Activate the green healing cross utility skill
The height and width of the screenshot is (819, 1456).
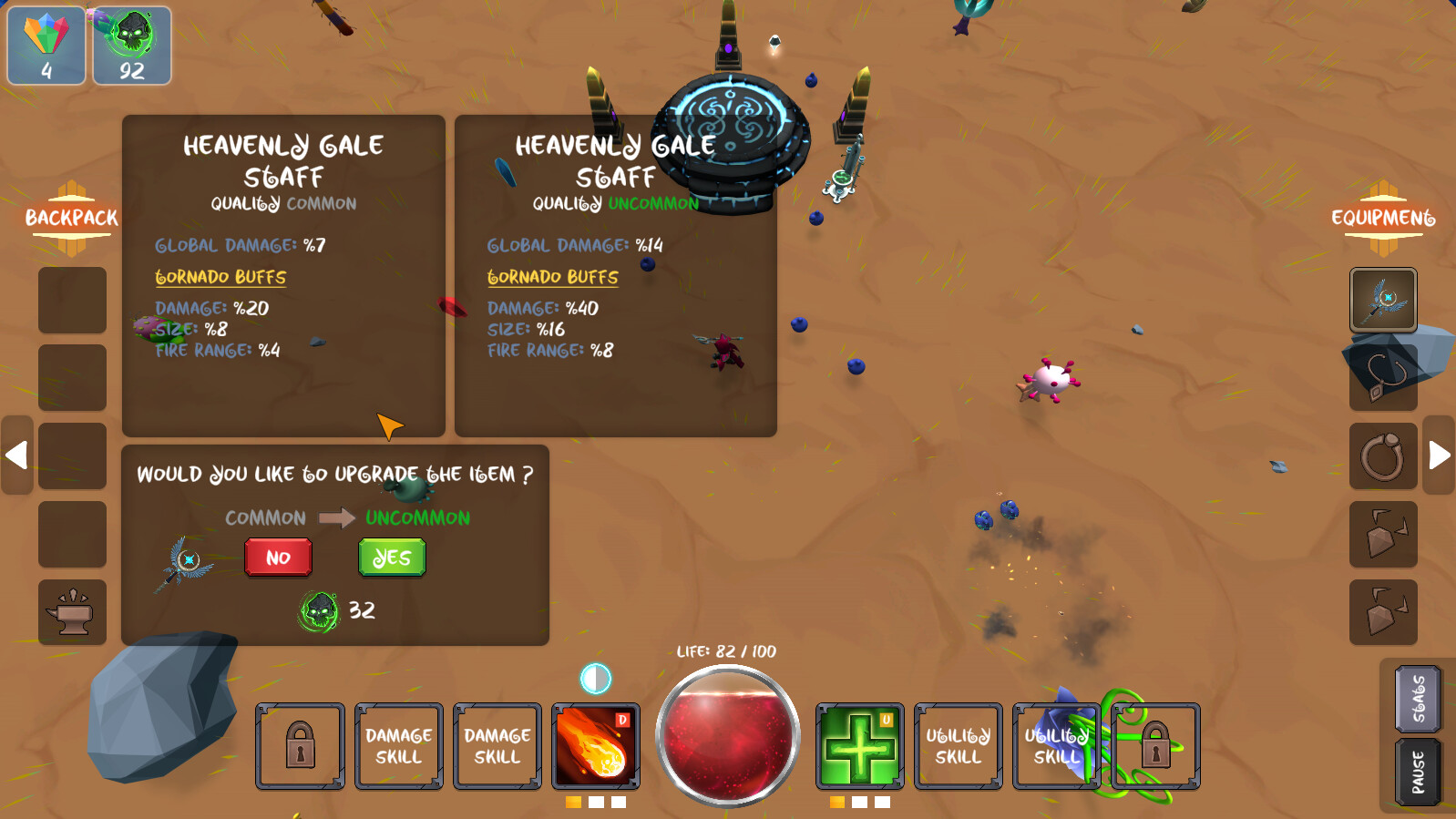(860, 745)
